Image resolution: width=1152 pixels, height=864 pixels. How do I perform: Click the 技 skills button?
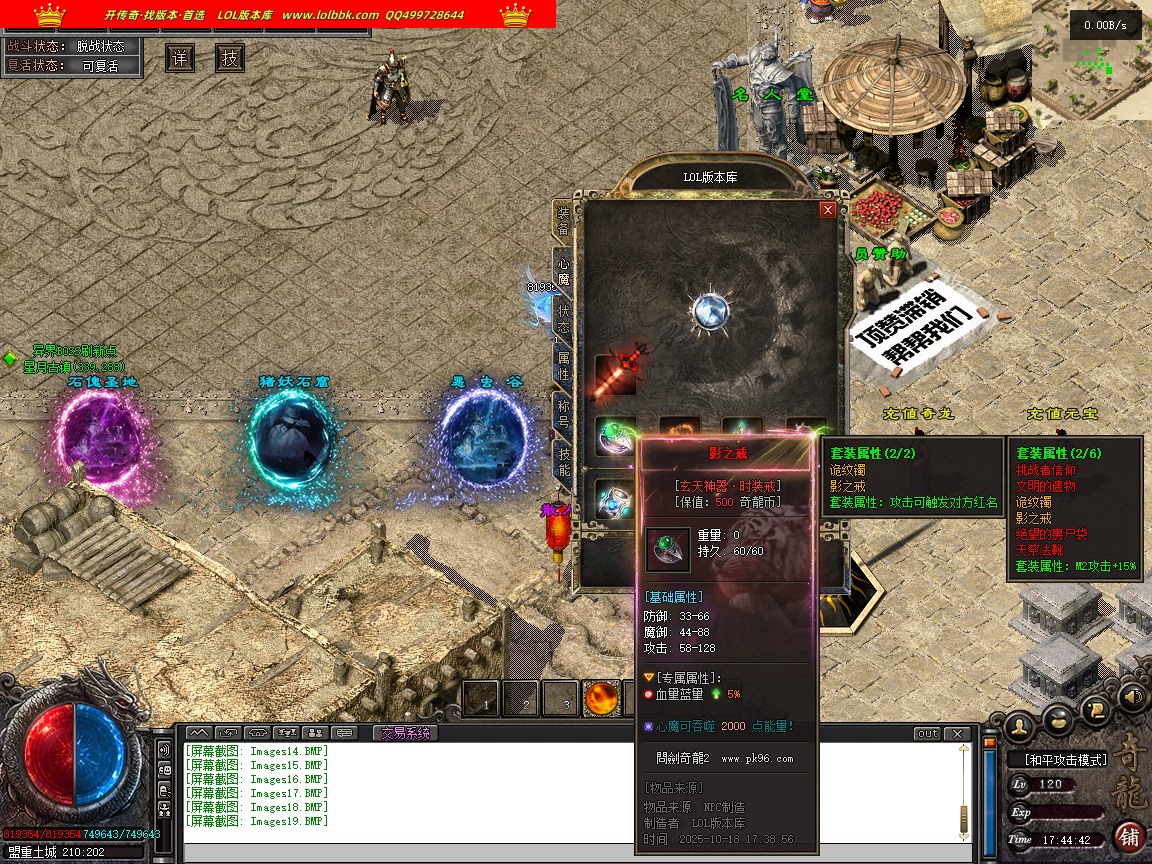click(x=229, y=57)
